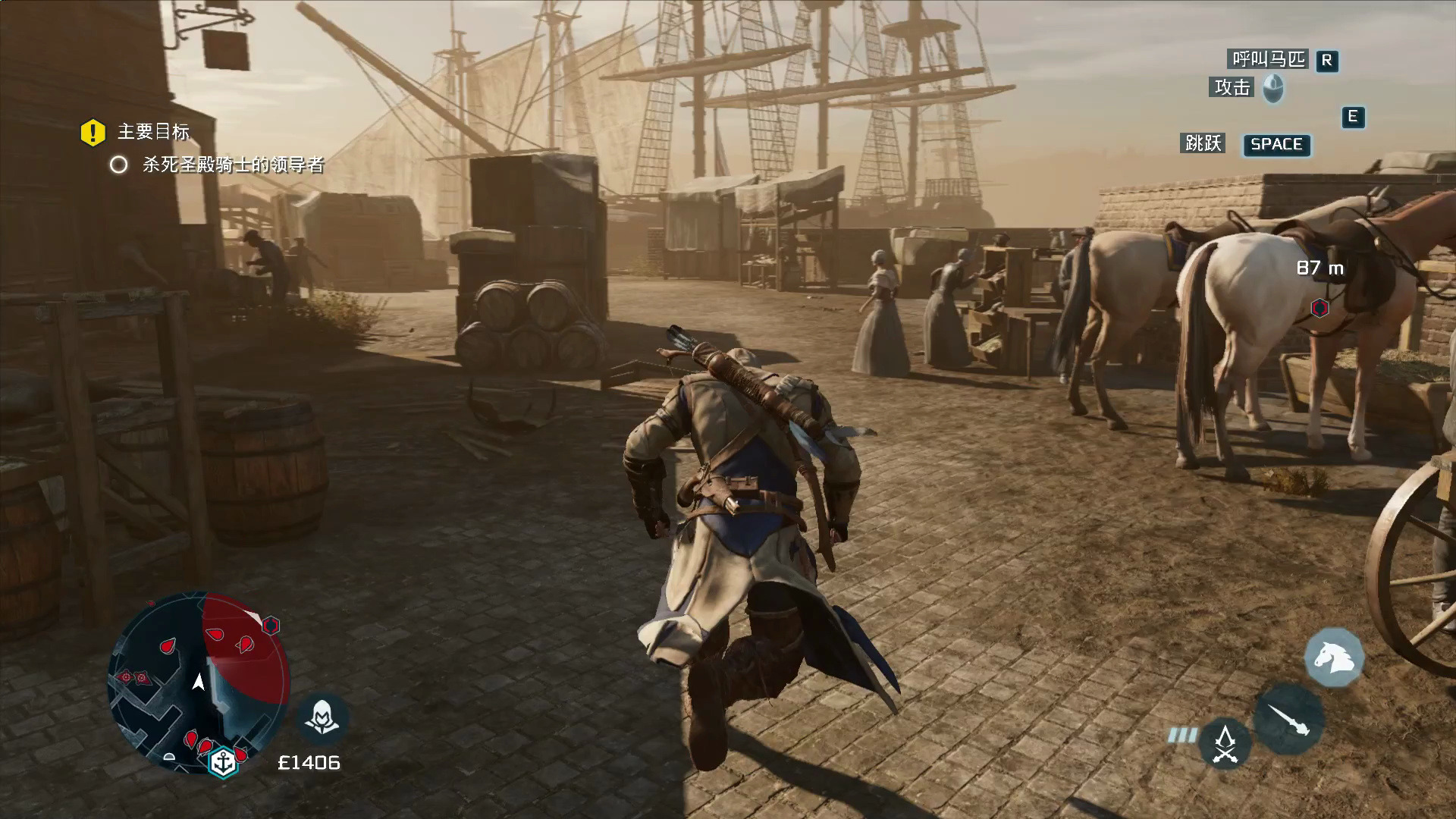The width and height of the screenshot is (1456, 819).
Task: Activate the assassin insignia tool icon
Action: point(1225,743)
